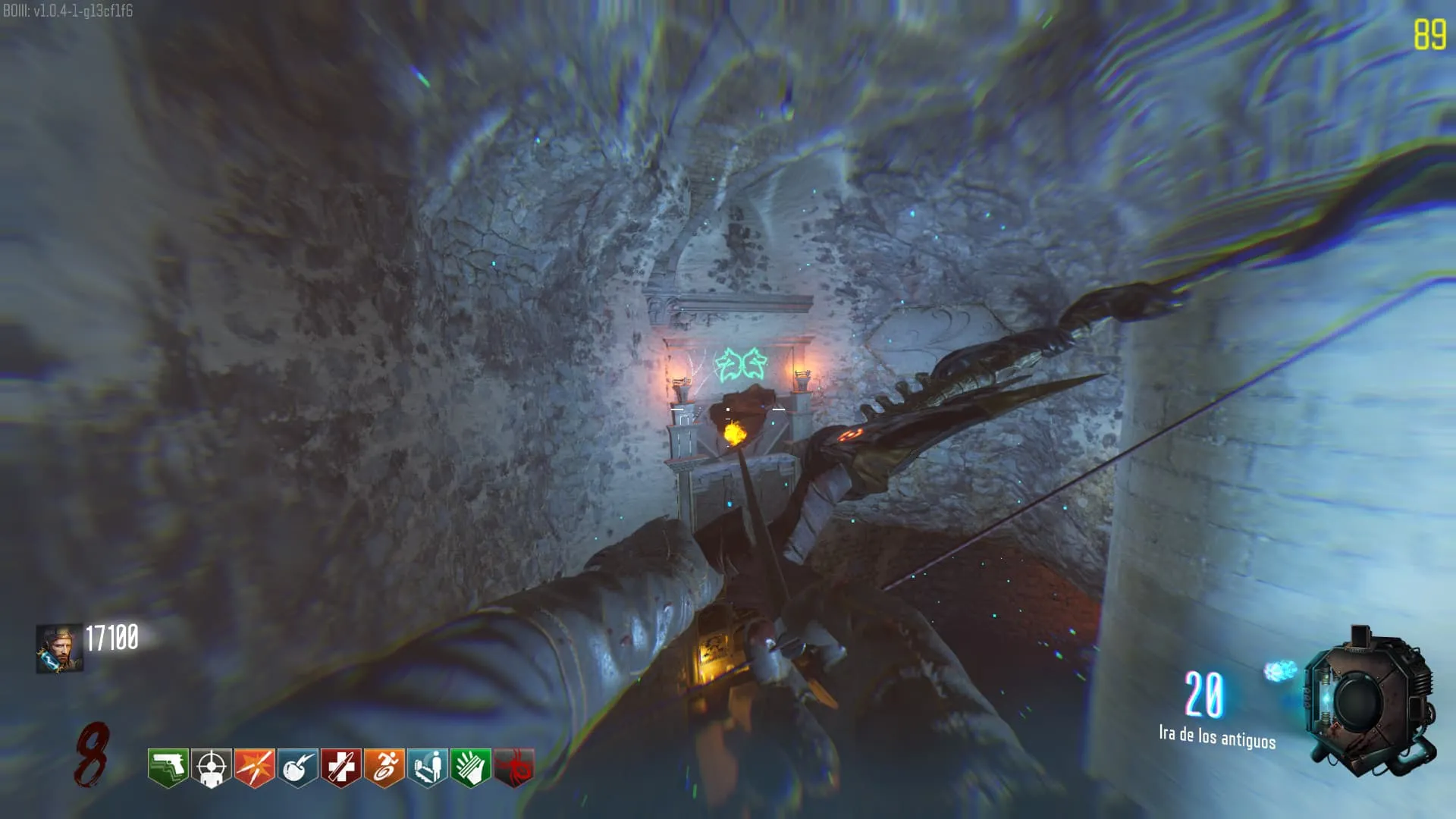Click the Double Tap bullet perk icon
This screenshot has height=819, width=1456.
tap(254, 767)
